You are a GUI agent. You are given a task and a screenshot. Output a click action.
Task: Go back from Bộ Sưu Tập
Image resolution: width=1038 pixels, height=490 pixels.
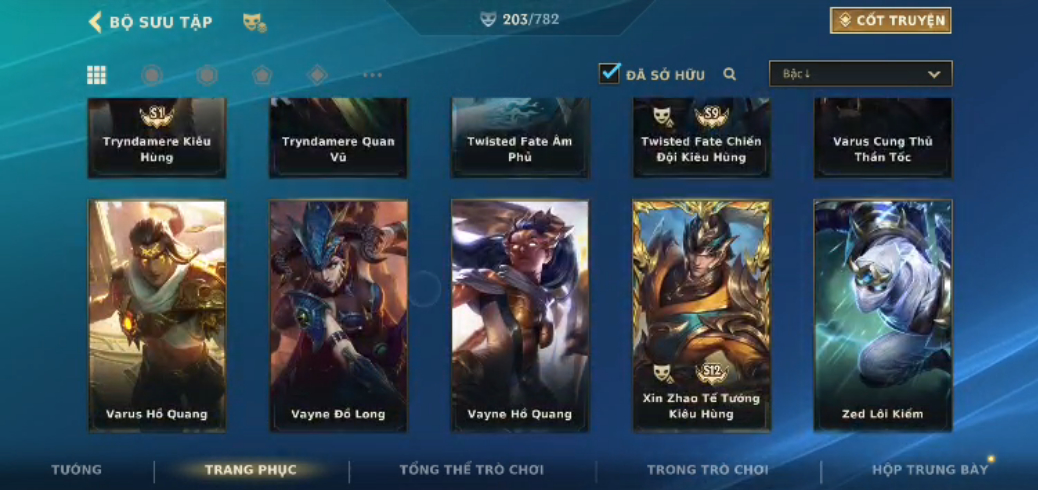tap(96, 22)
